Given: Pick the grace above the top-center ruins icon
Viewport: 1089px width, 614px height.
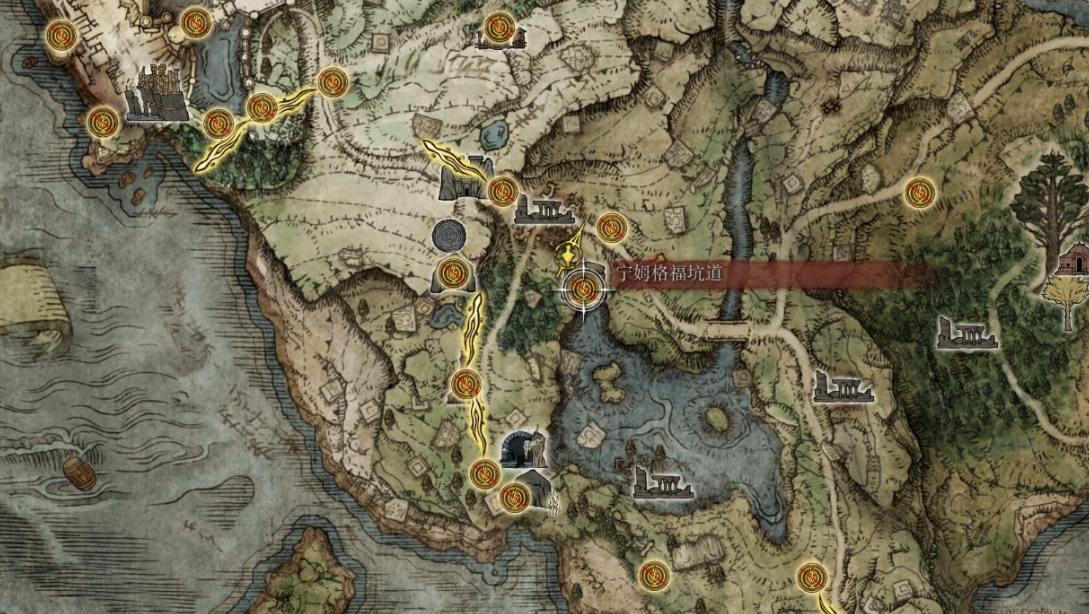Looking at the screenshot, I should point(498,26).
